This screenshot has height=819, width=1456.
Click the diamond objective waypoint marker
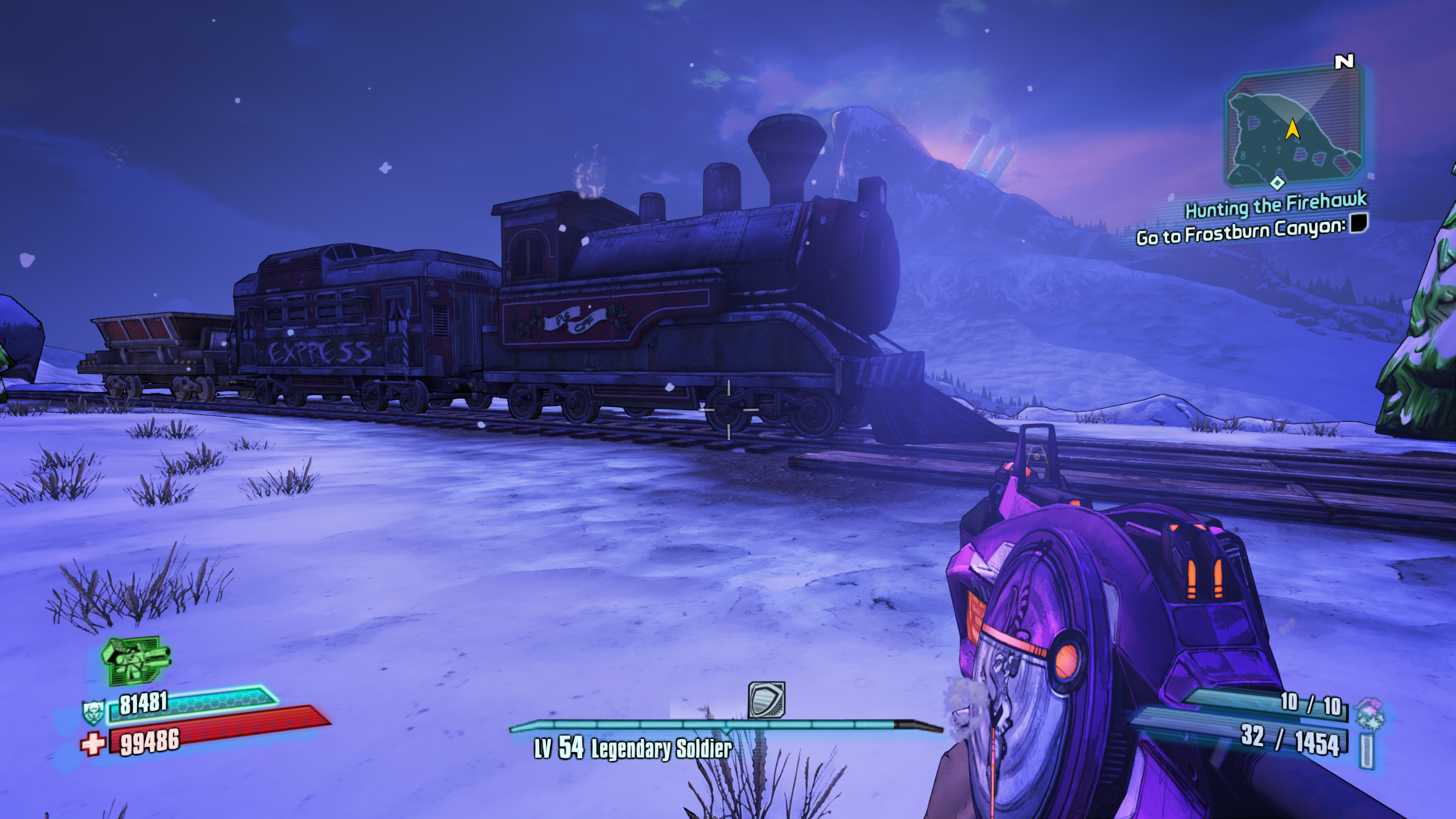point(1277,183)
